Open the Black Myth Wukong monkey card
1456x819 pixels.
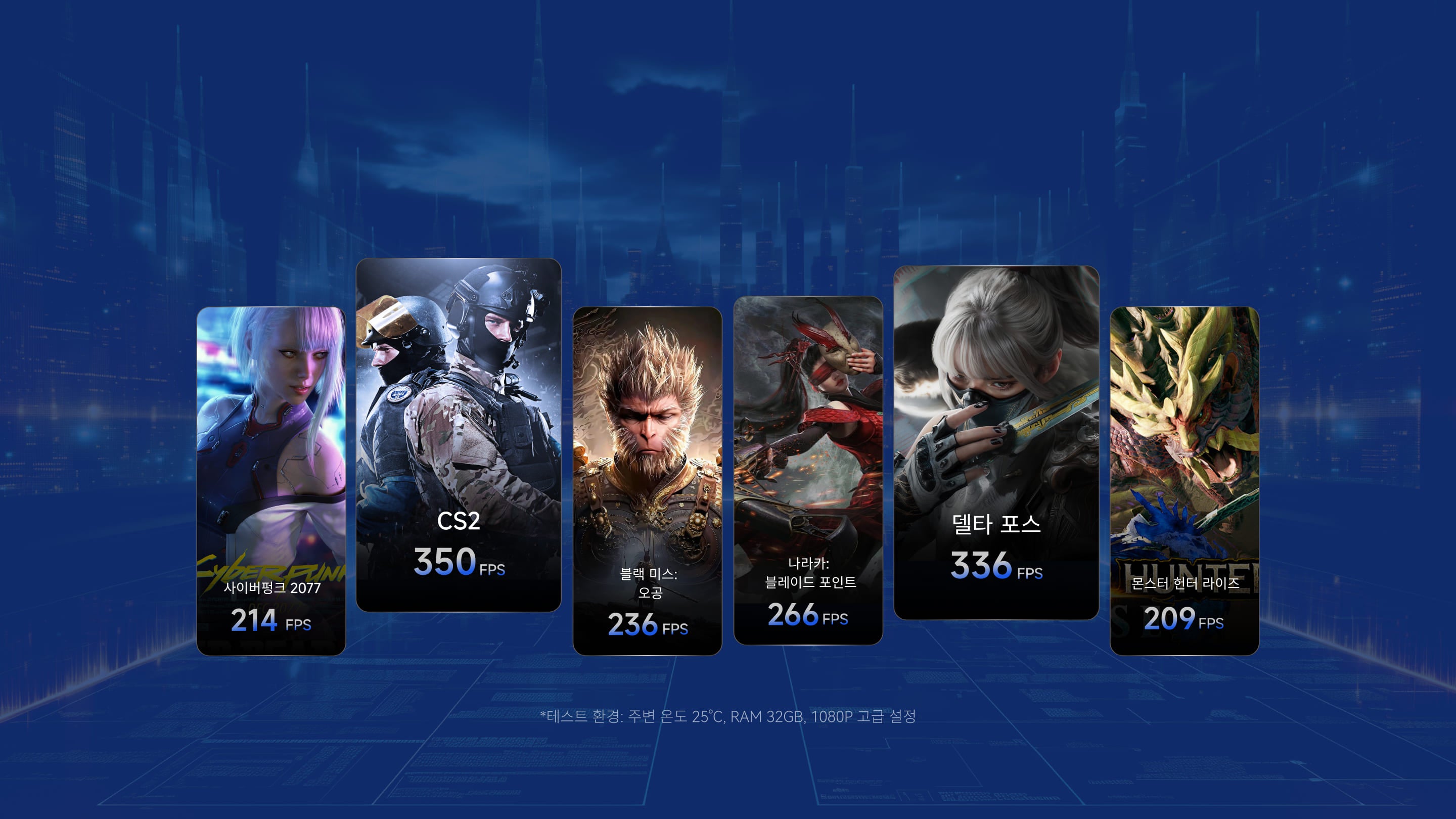pyautogui.click(x=647, y=480)
